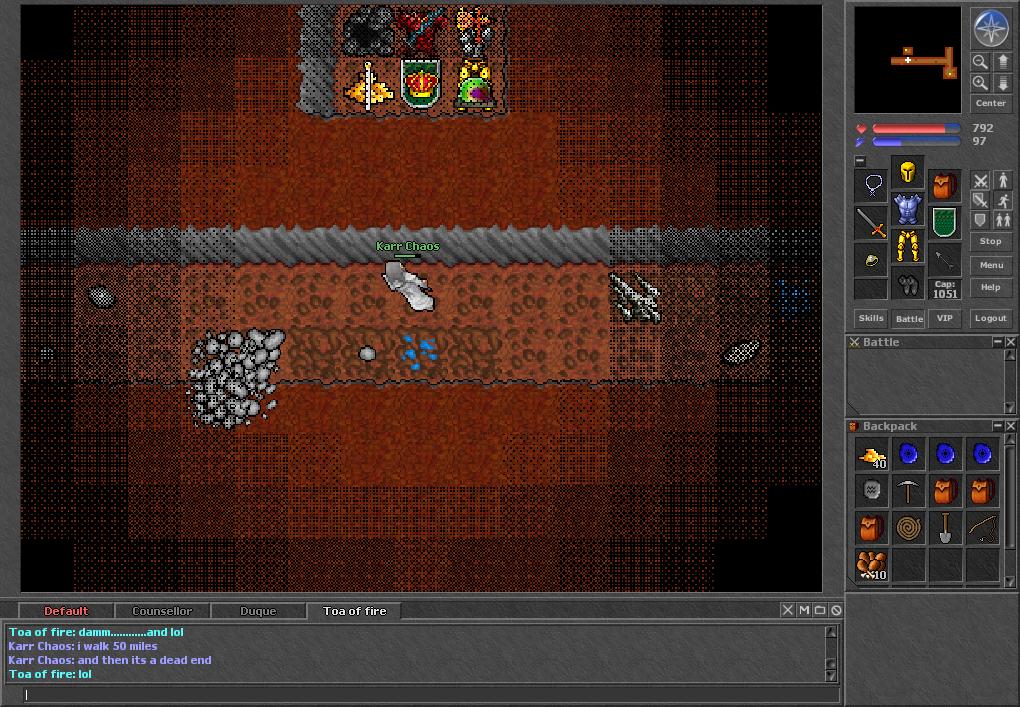
Task: Close the Backpack window
Action: point(1011,426)
